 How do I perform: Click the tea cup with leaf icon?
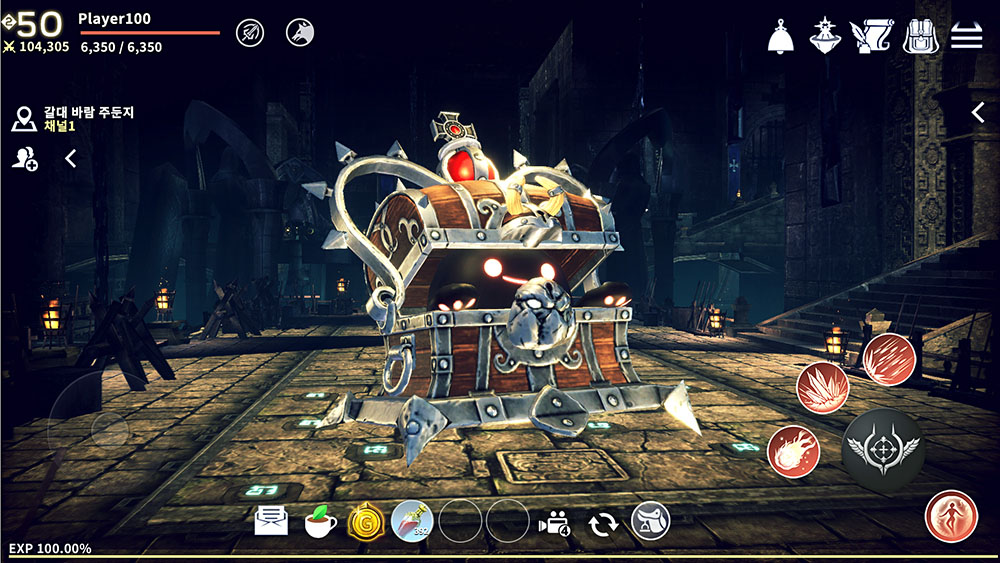(x=320, y=521)
